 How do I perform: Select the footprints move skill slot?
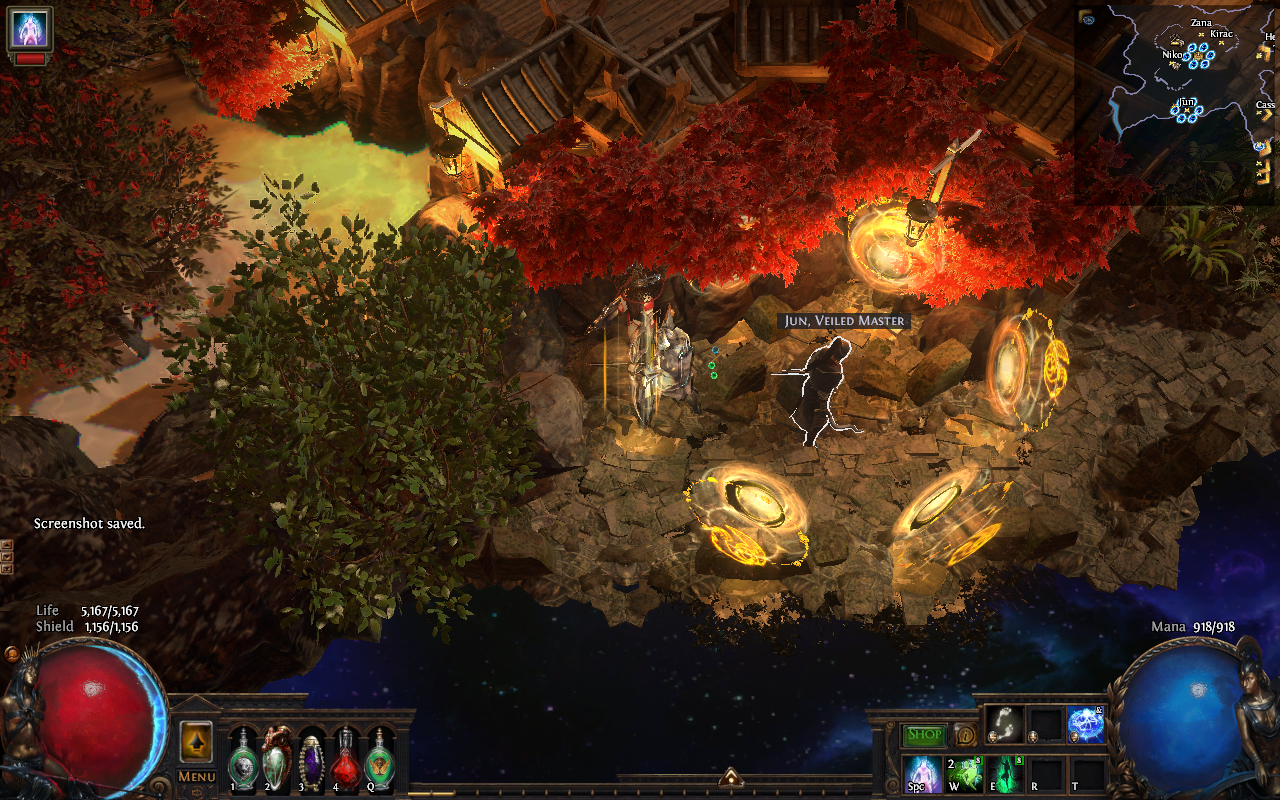1003,724
